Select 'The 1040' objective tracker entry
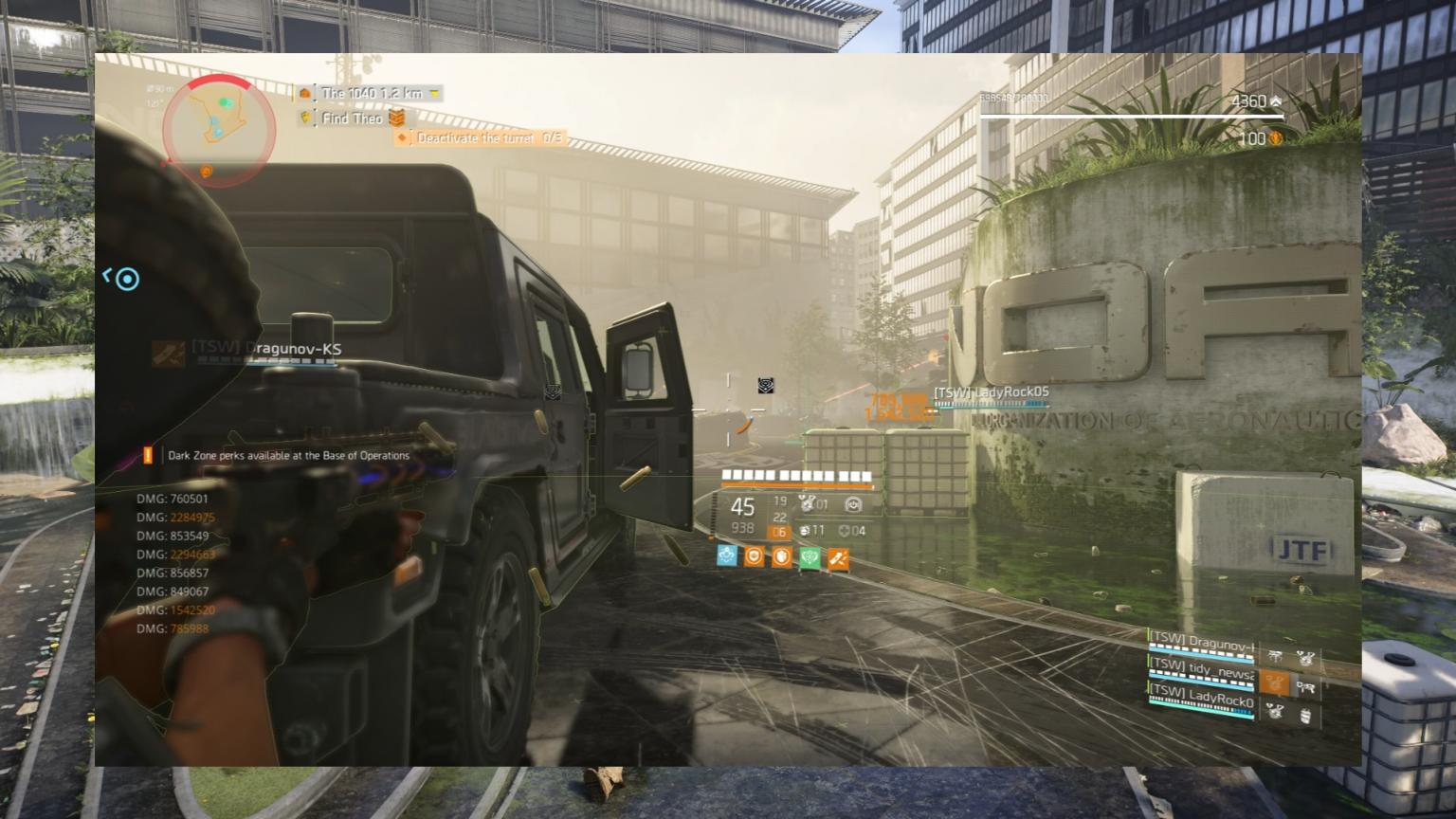 [x=371, y=94]
